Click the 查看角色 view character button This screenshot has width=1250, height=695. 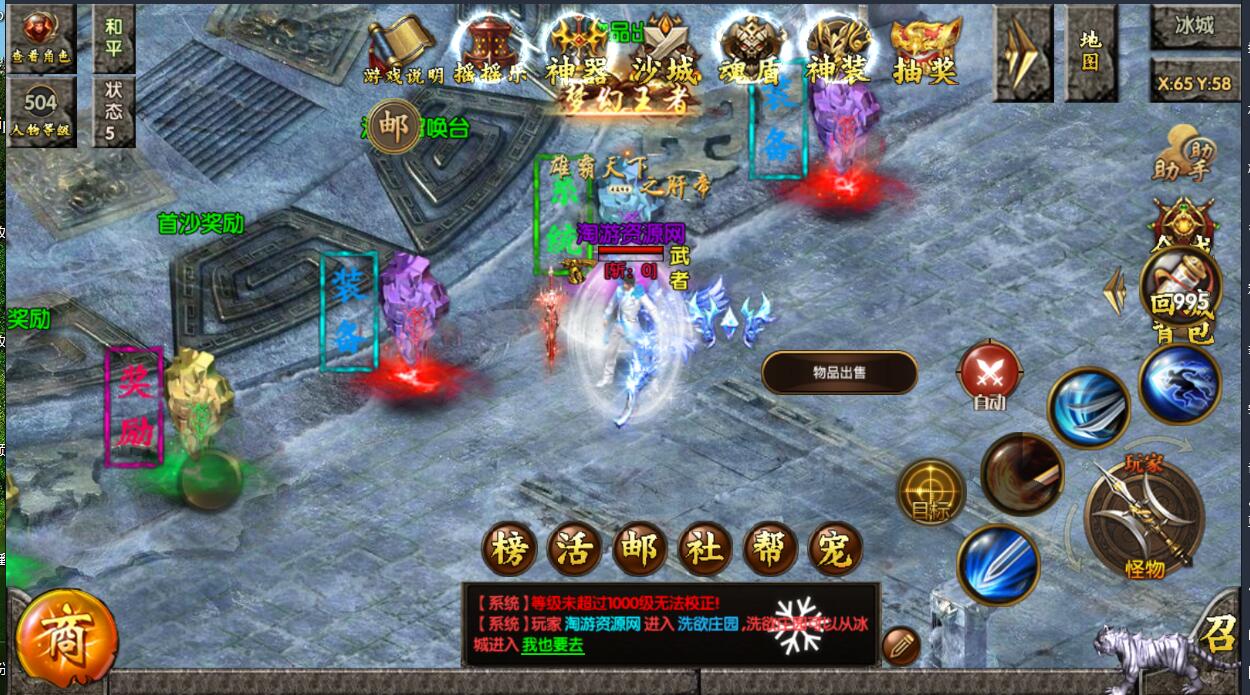pyautogui.click(x=41, y=38)
